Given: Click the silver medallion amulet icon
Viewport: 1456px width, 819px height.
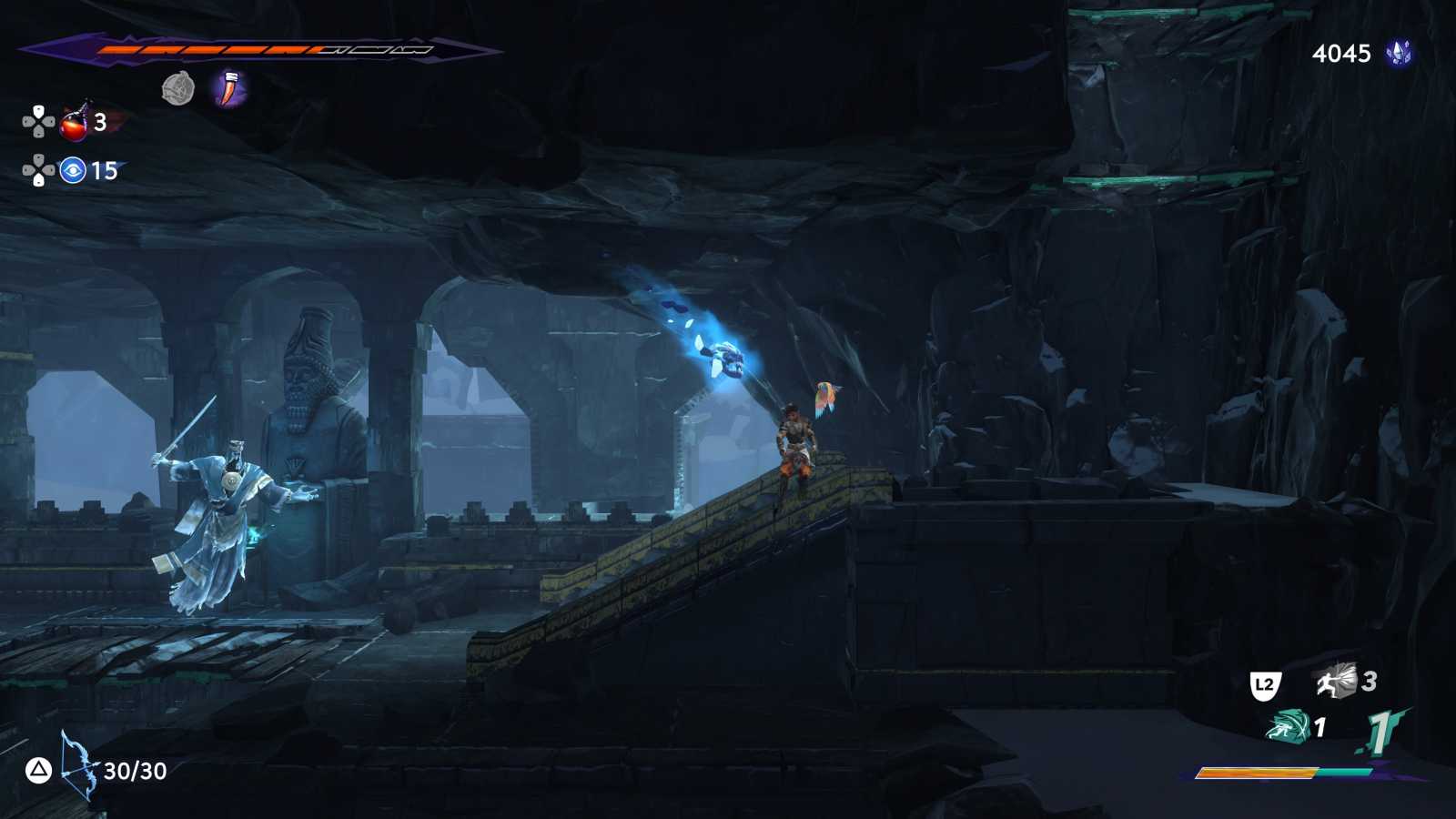Looking at the screenshot, I should (x=178, y=89).
